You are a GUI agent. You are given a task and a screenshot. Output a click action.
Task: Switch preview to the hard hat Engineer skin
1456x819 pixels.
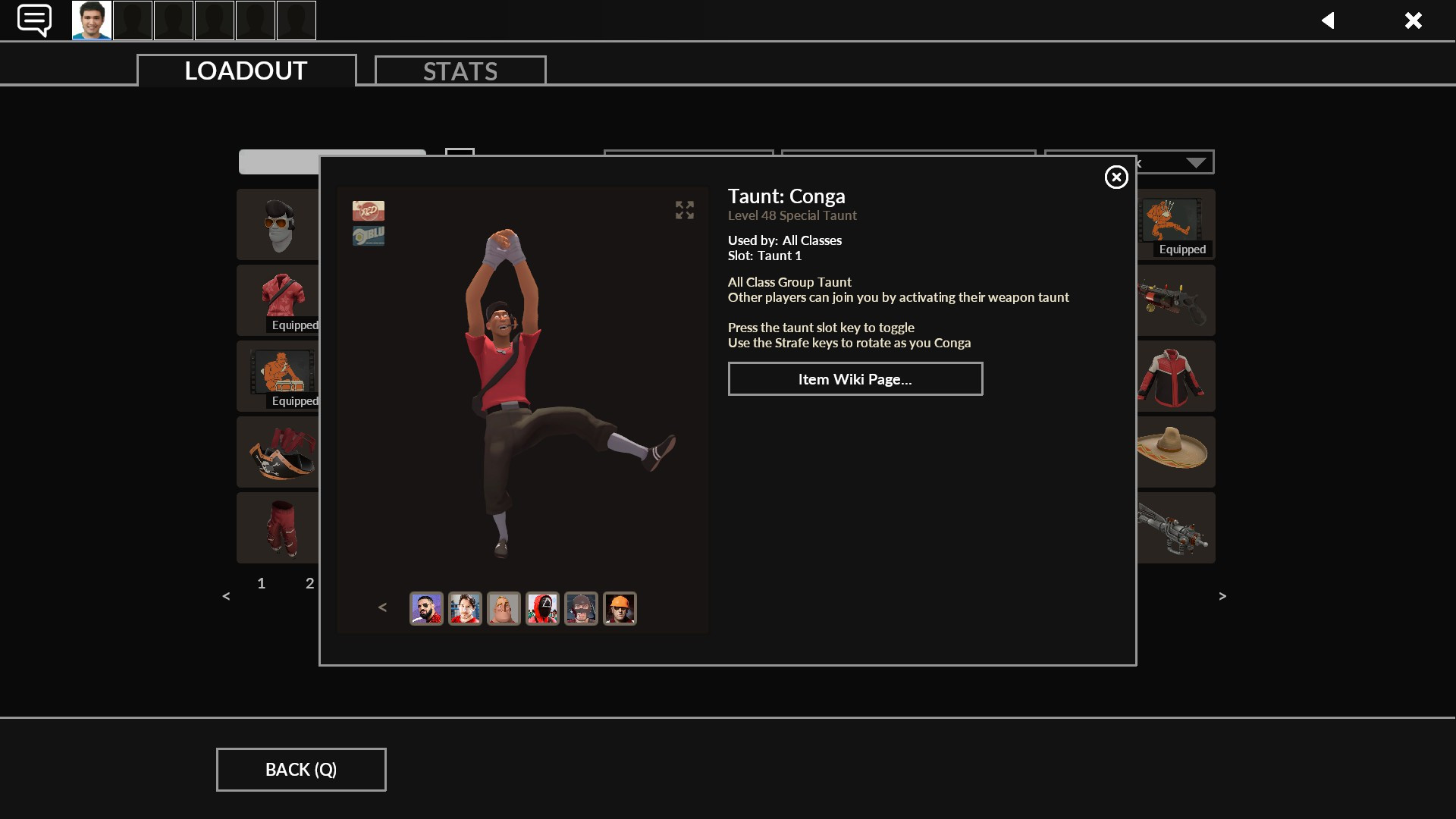click(x=620, y=608)
